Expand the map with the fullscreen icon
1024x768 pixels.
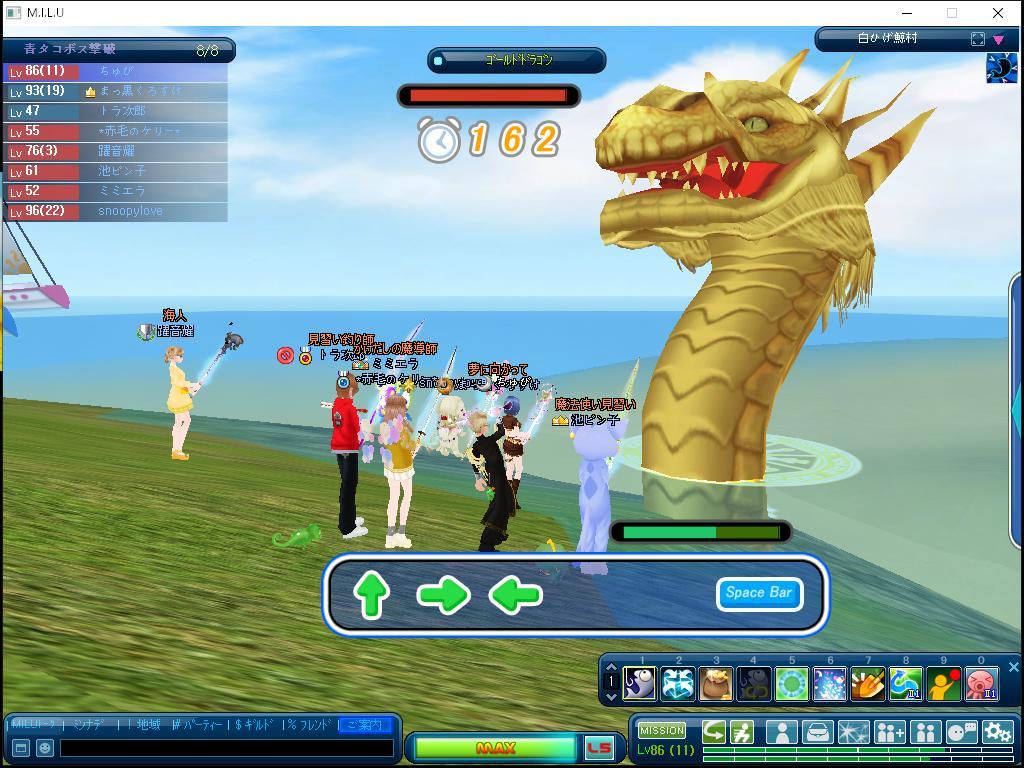click(x=977, y=39)
